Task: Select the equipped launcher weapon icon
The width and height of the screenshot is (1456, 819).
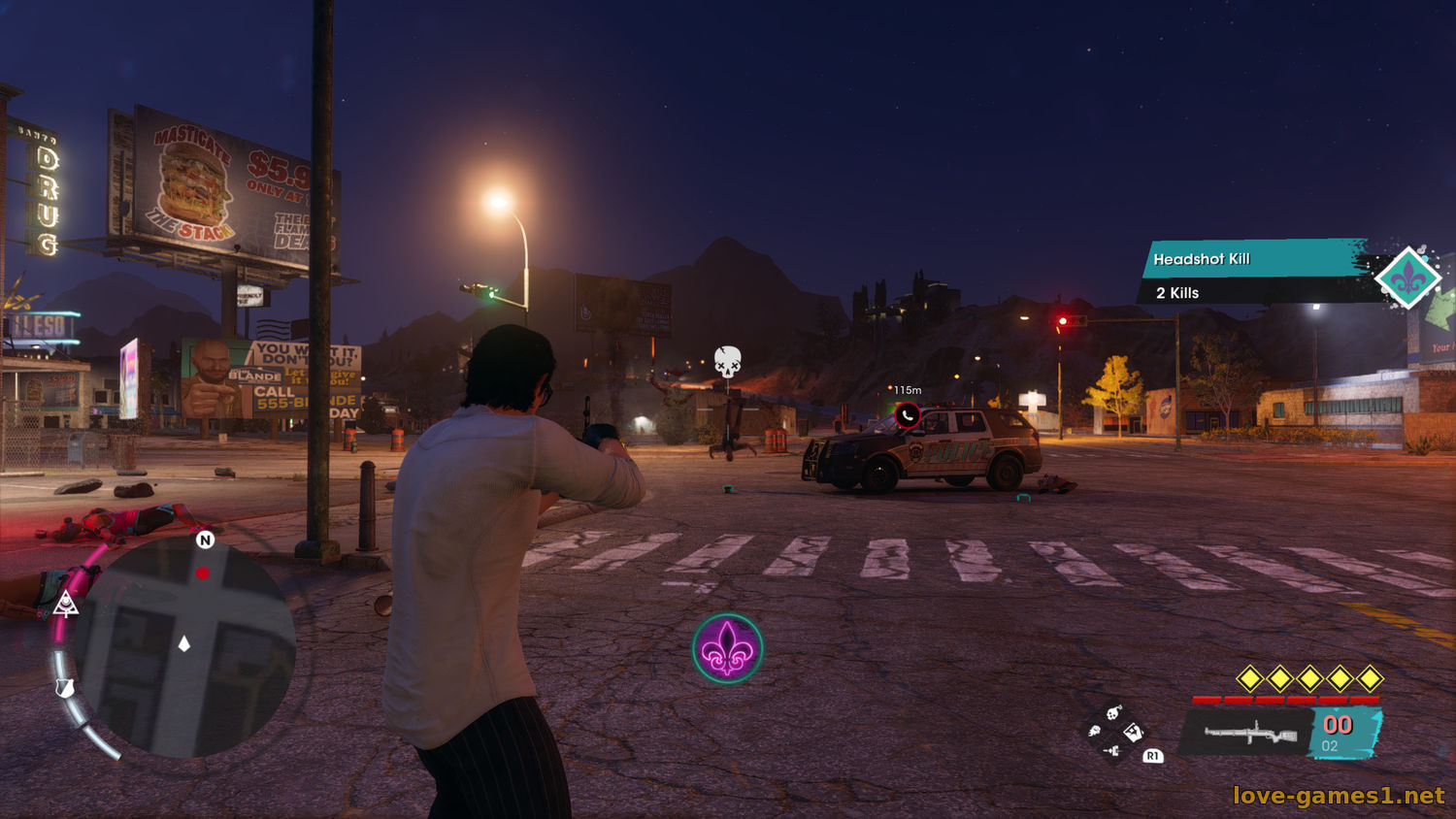Action: (1250, 733)
